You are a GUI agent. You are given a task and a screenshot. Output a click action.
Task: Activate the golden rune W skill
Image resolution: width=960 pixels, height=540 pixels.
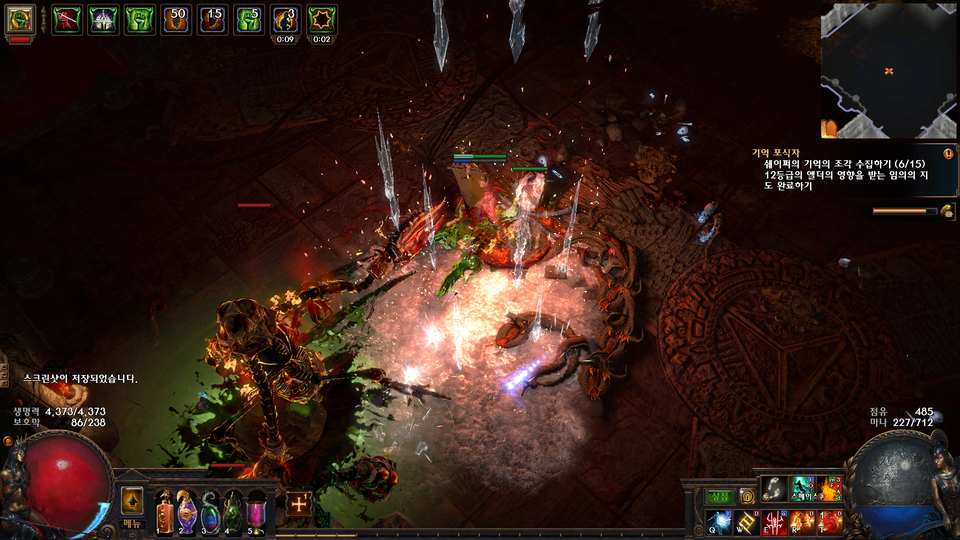pos(747,521)
